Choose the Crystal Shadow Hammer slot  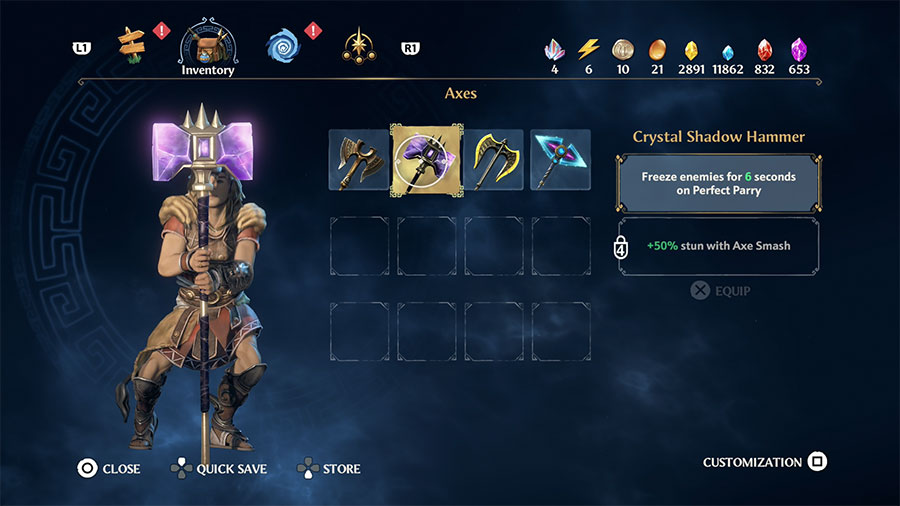(426, 158)
